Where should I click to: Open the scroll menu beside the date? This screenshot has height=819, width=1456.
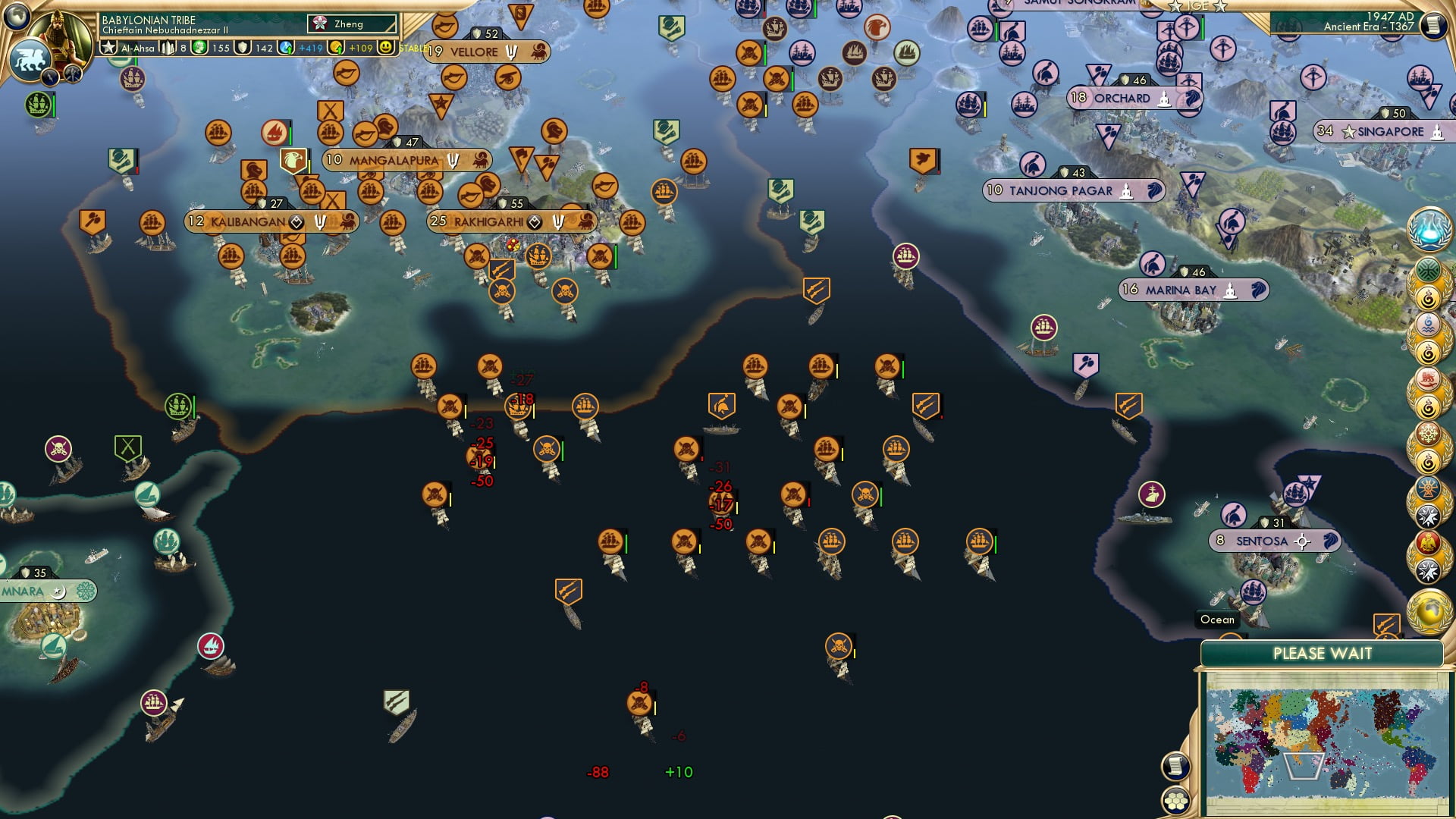point(1433,24)
